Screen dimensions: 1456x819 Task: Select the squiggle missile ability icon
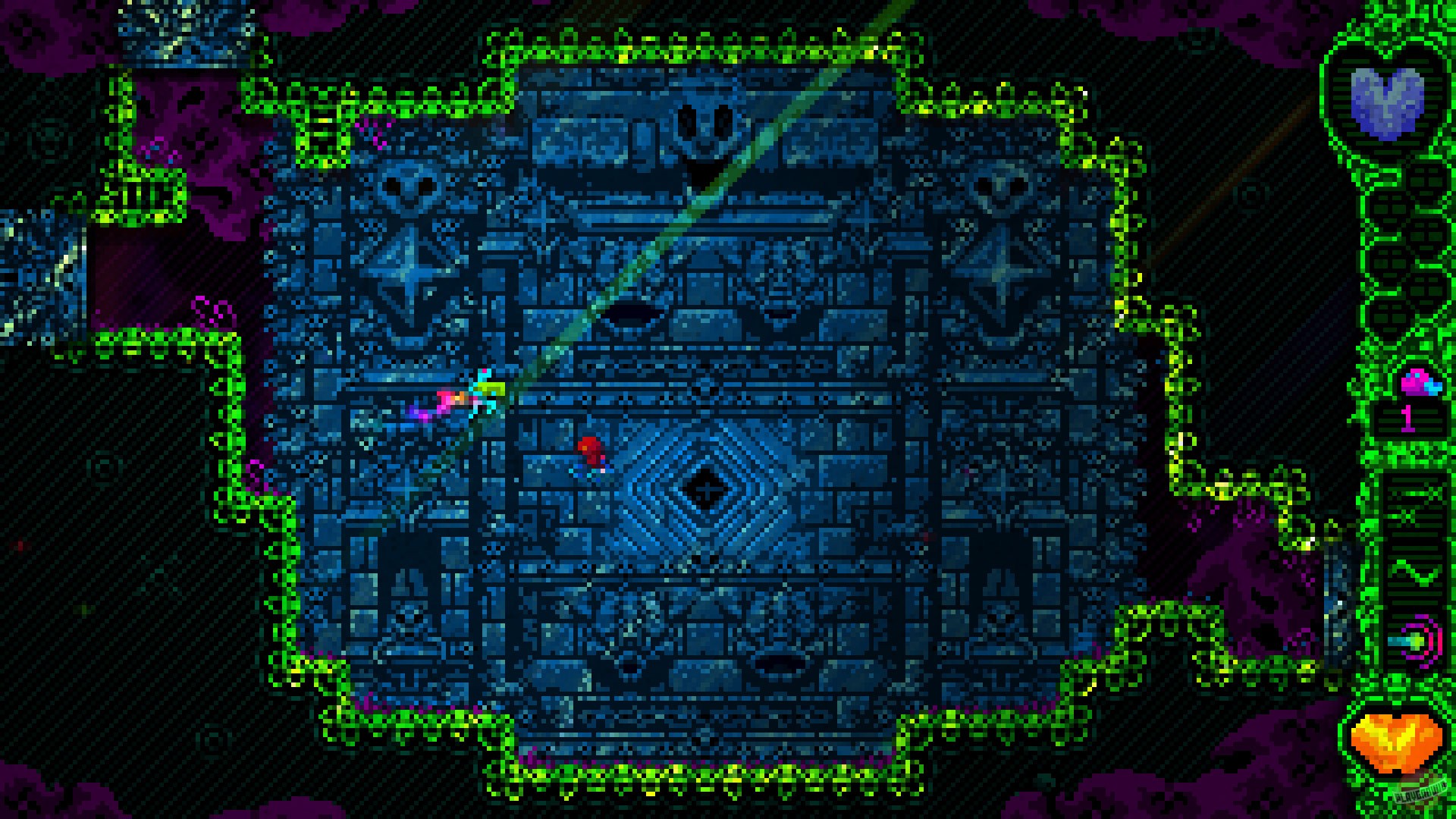tap(1412, 573)
